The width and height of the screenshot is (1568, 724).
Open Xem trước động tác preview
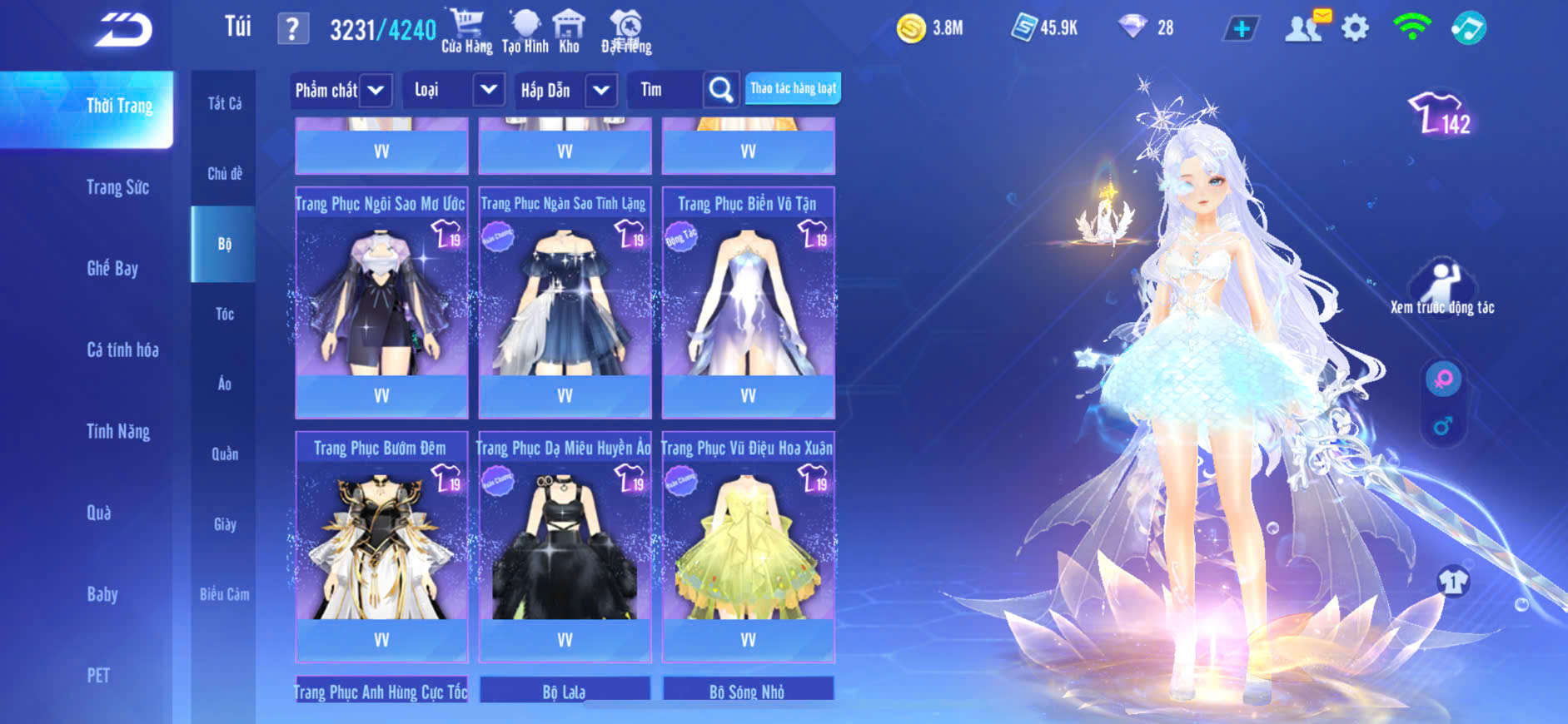tap(1442, 288)
